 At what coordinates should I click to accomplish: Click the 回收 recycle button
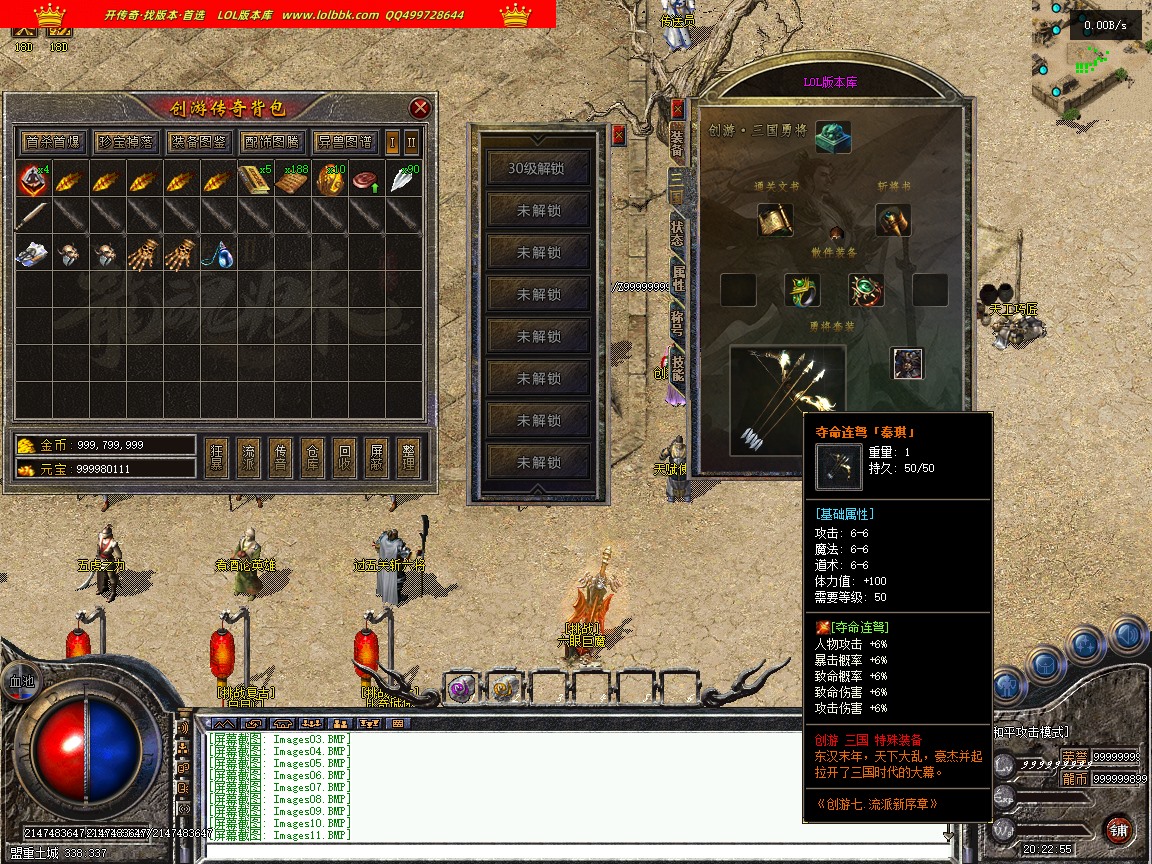click(x=345, y=457)
